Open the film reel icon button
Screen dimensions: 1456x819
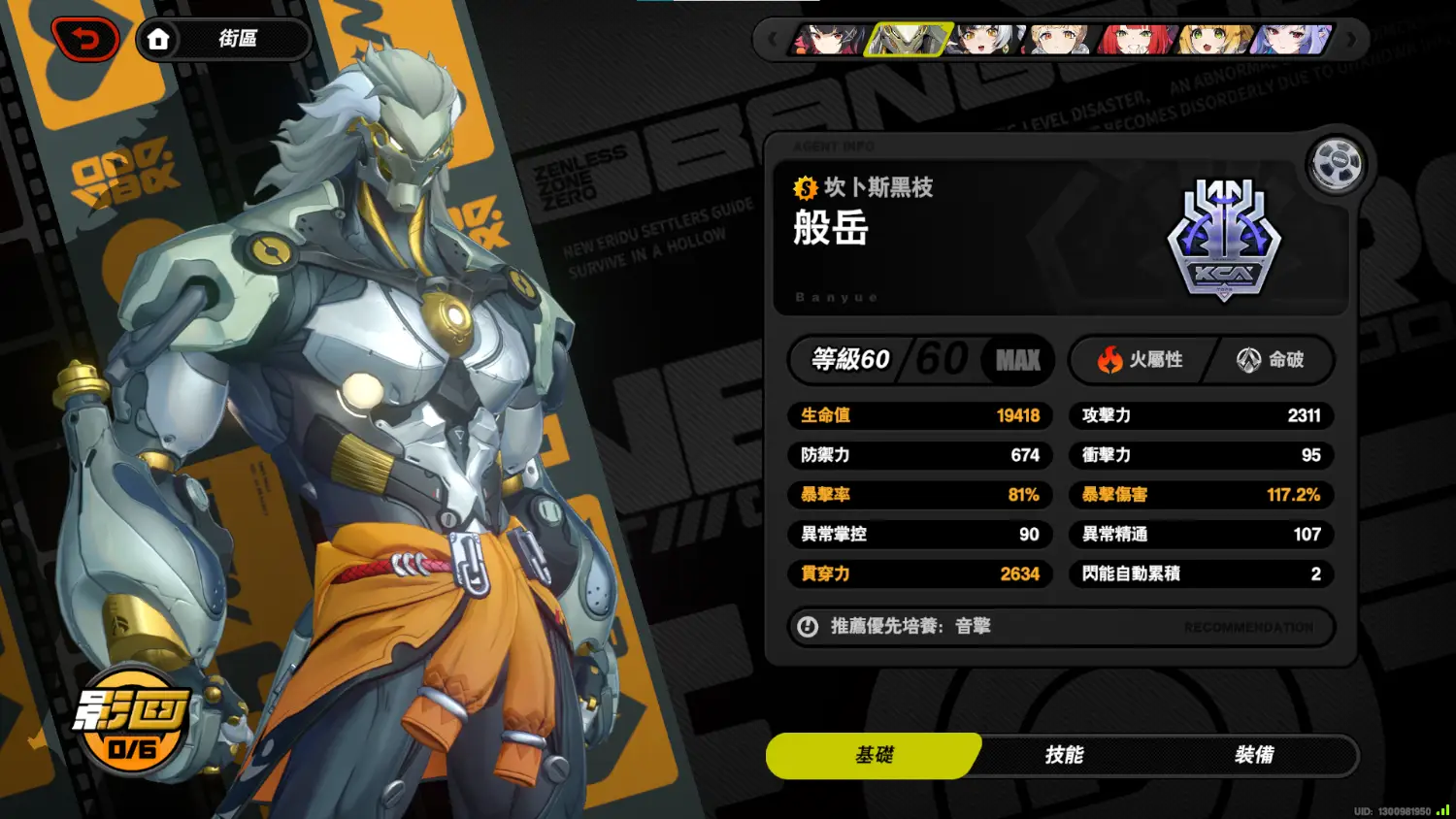(1336, 164)
